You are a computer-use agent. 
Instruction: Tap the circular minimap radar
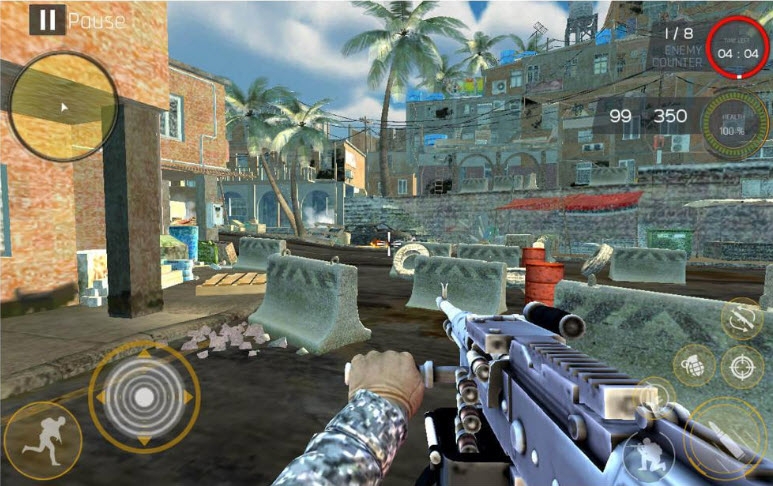(x=64, y=107)
